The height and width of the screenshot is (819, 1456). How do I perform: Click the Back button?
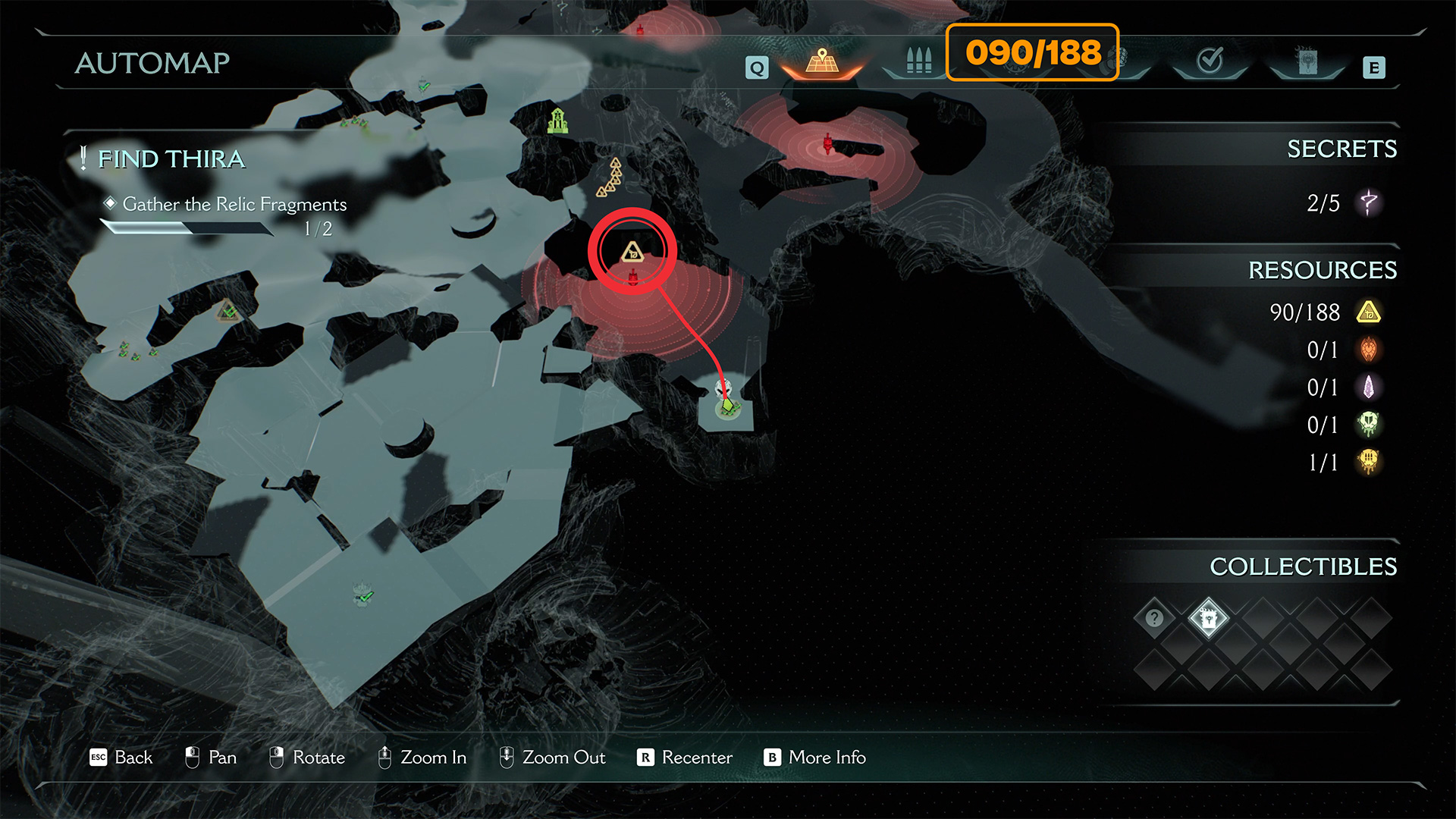pyautogui.click(x=121, y=758)
